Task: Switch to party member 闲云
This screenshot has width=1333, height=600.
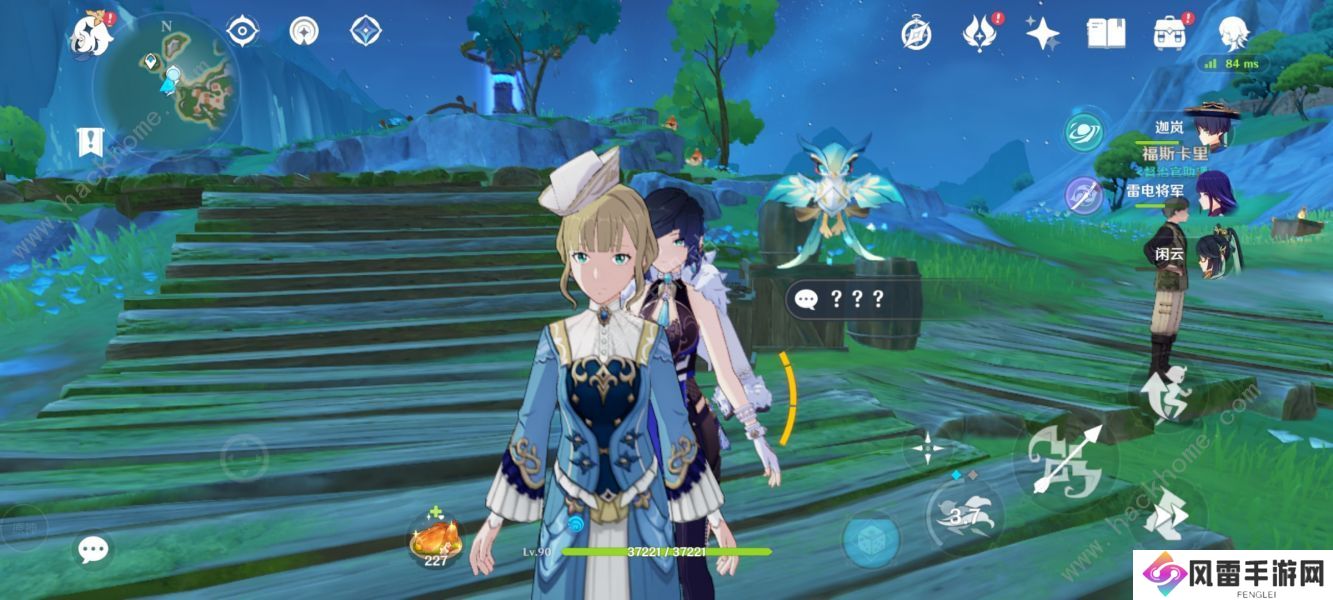Action: pos(1214,252)
